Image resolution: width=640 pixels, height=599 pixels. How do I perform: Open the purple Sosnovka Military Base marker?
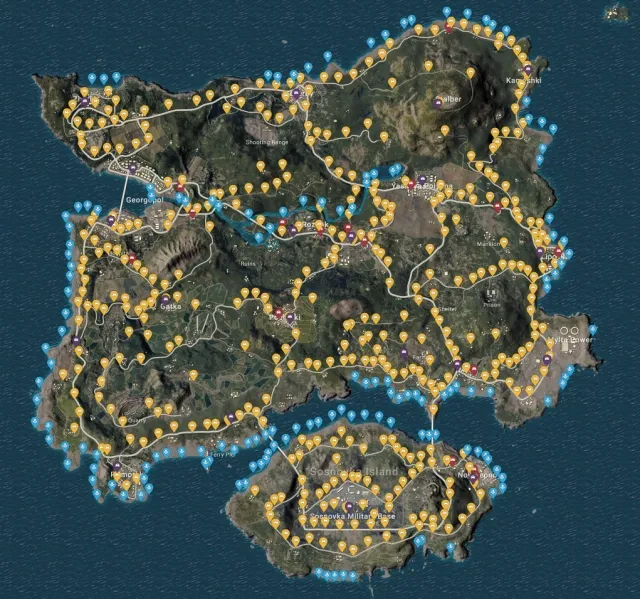click(x=350, y=505)
